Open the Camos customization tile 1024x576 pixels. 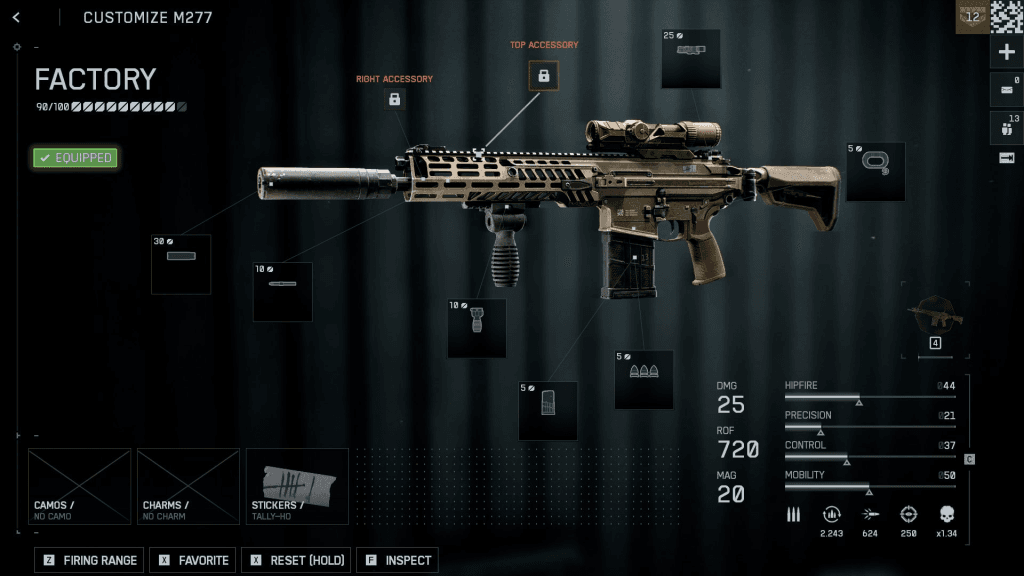(79, 486)
